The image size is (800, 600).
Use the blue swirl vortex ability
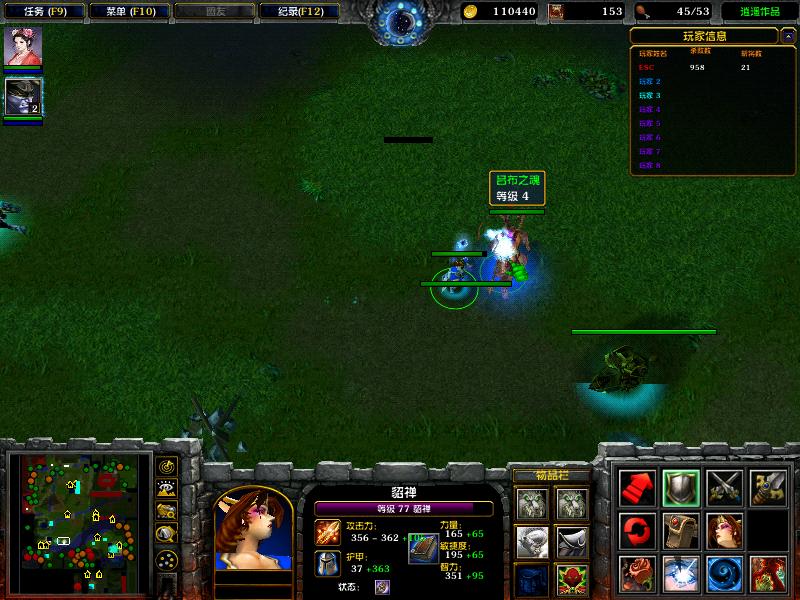coord(725,574)
